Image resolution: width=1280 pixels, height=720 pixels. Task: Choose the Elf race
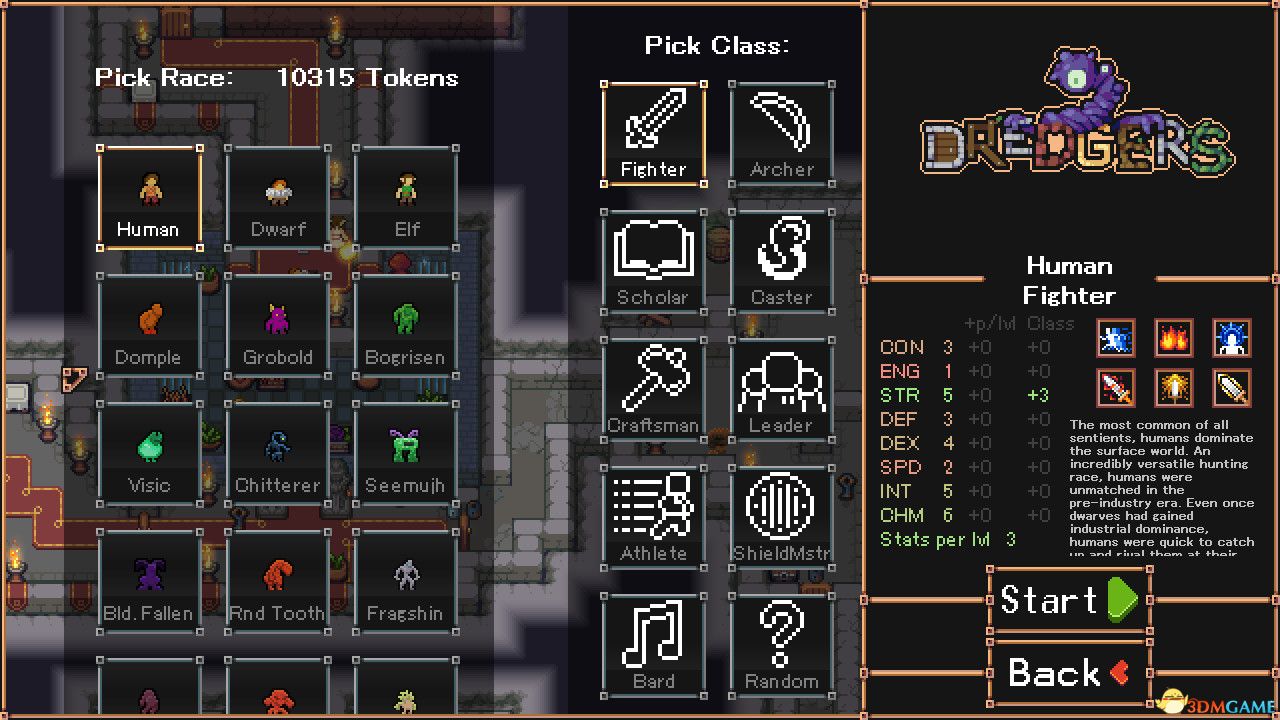(x=405, y=195)
